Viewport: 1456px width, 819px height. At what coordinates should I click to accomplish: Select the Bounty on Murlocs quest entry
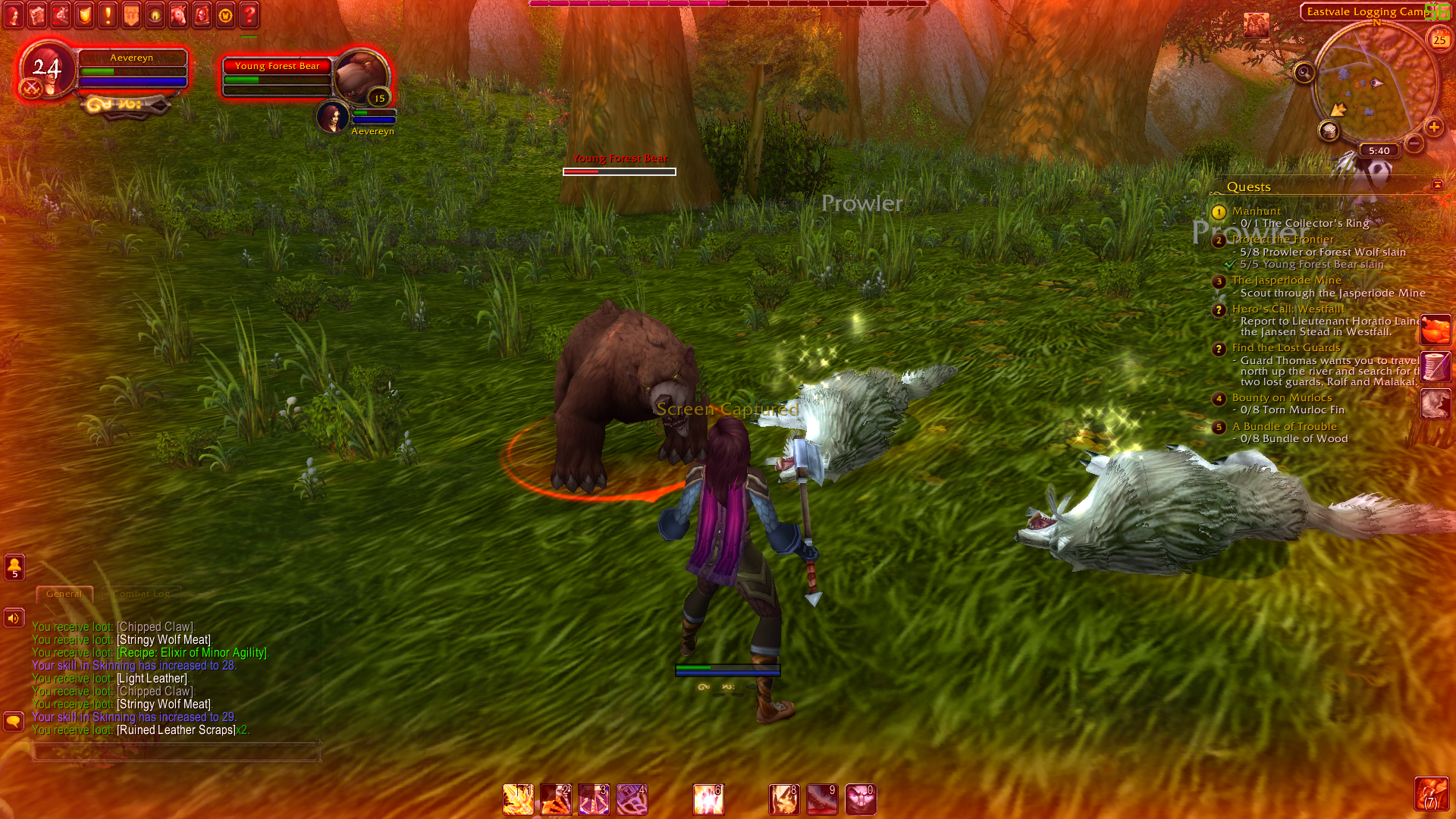1282,397
